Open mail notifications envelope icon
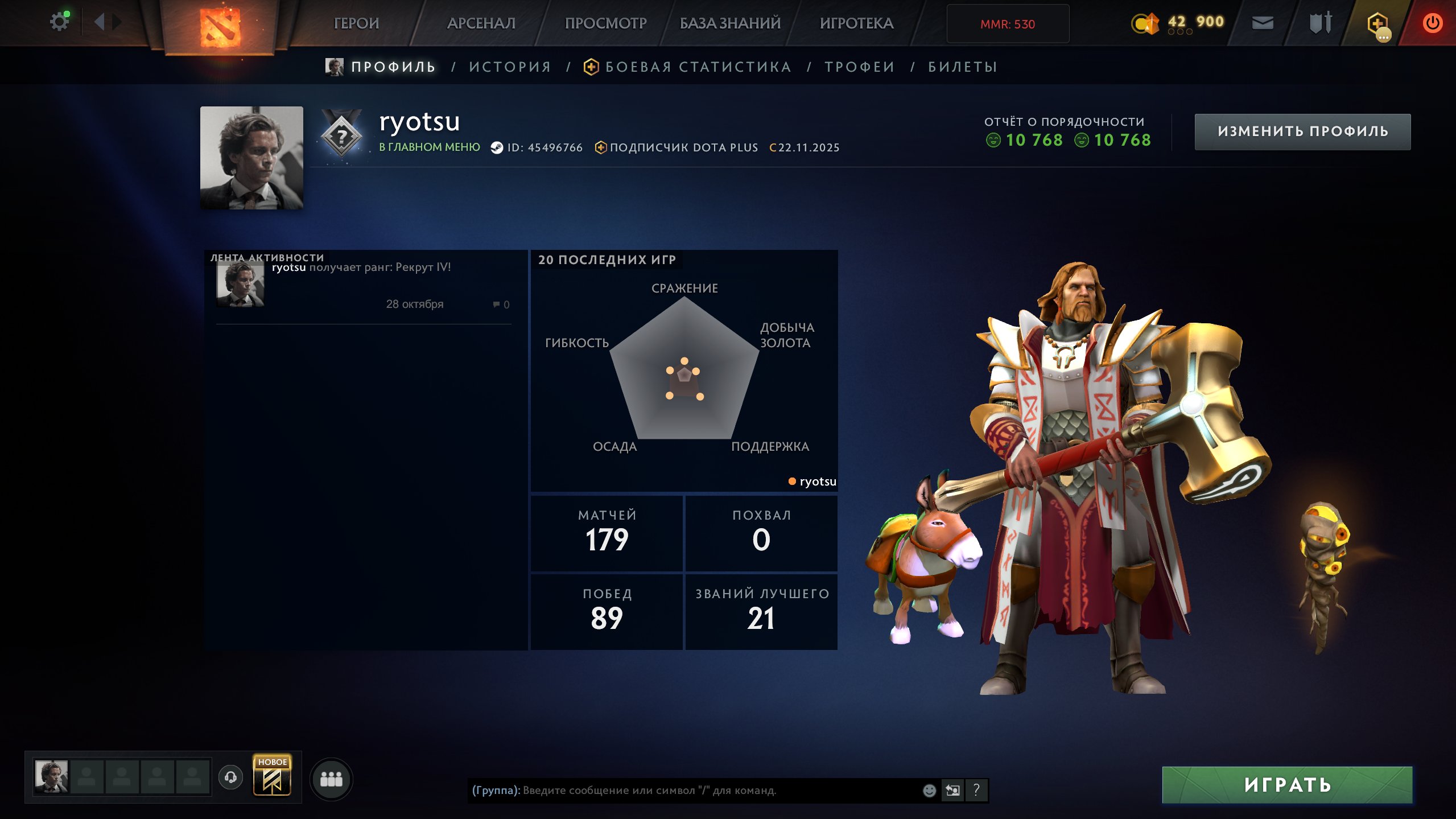Viewport: 1456px width, 819px height. click(1262, 23)
